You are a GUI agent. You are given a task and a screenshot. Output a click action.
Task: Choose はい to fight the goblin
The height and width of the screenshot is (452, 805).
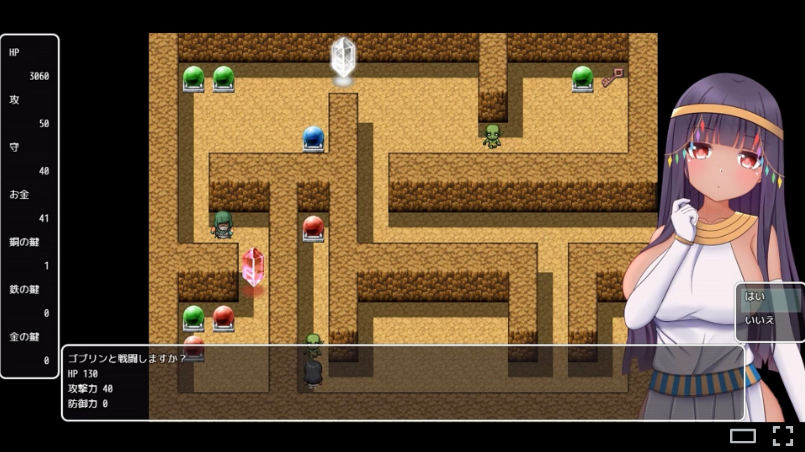(768, 297)
